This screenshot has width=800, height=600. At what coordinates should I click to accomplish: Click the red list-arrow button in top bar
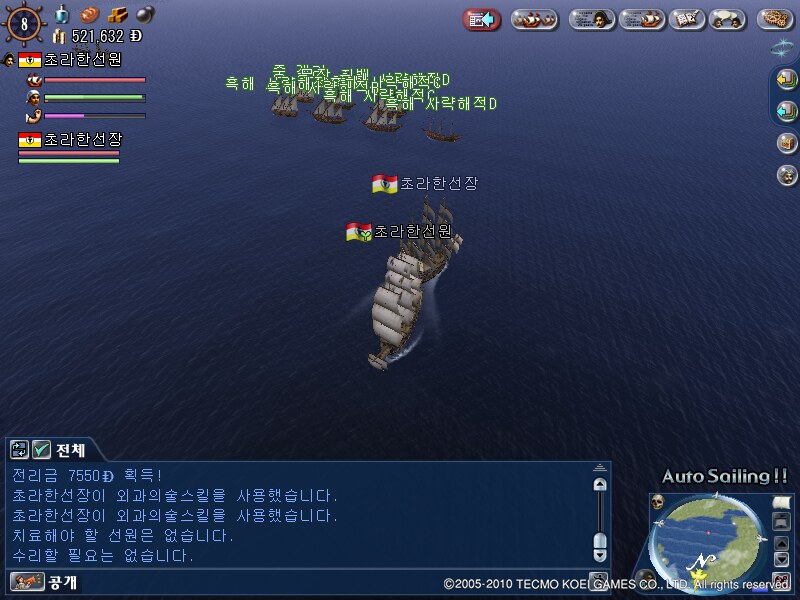pos(482,19)
